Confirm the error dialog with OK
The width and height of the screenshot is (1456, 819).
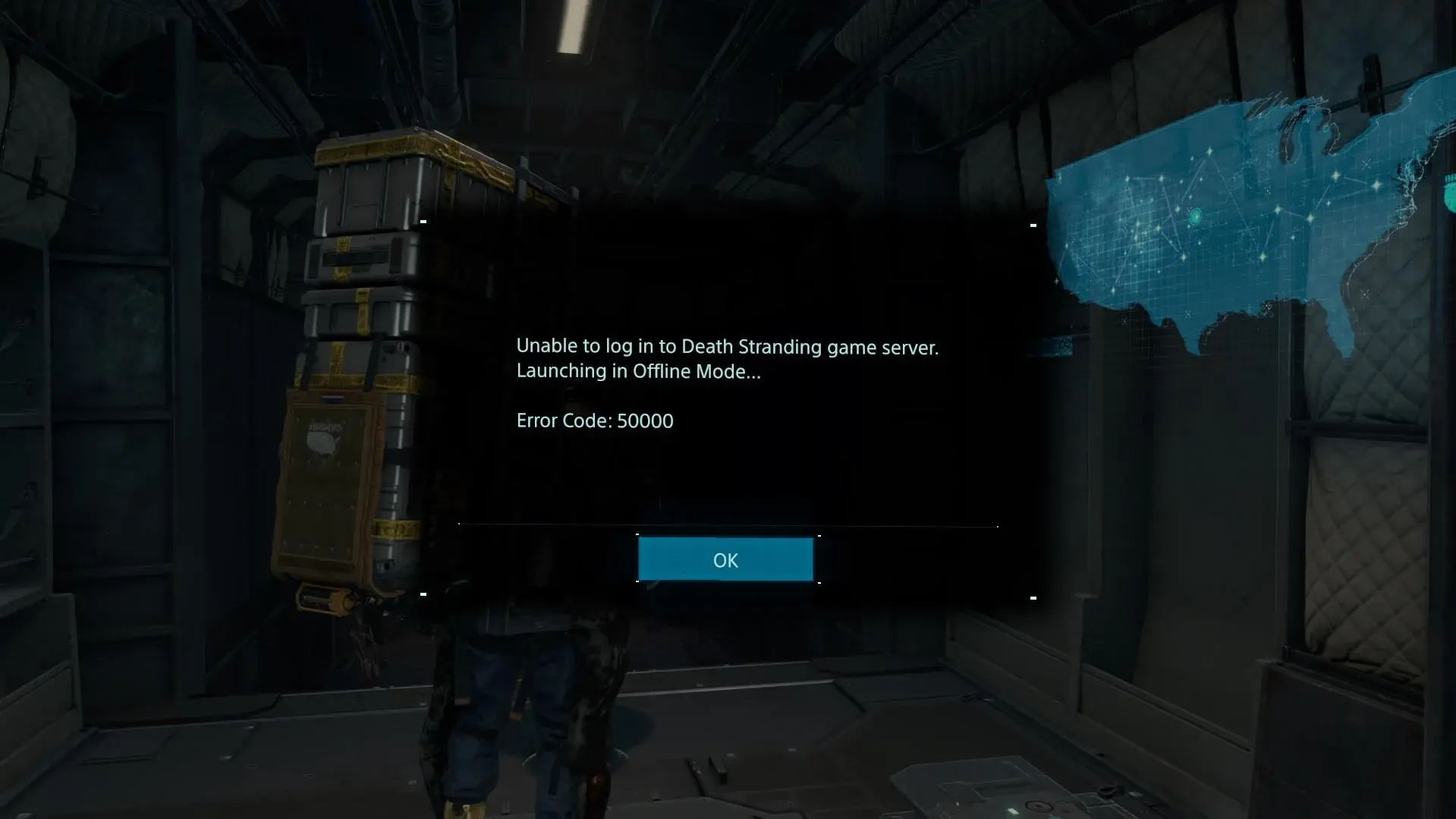[725, 559]
